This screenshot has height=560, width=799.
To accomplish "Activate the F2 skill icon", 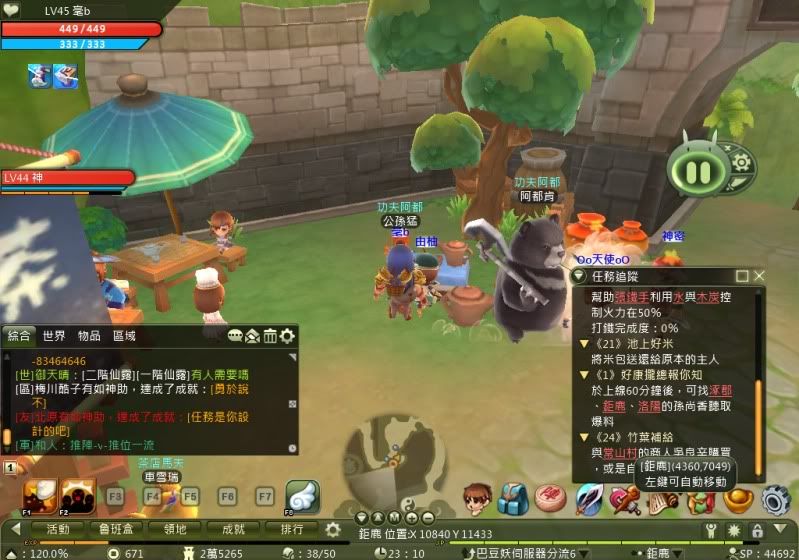I will (x=77, y=496).
